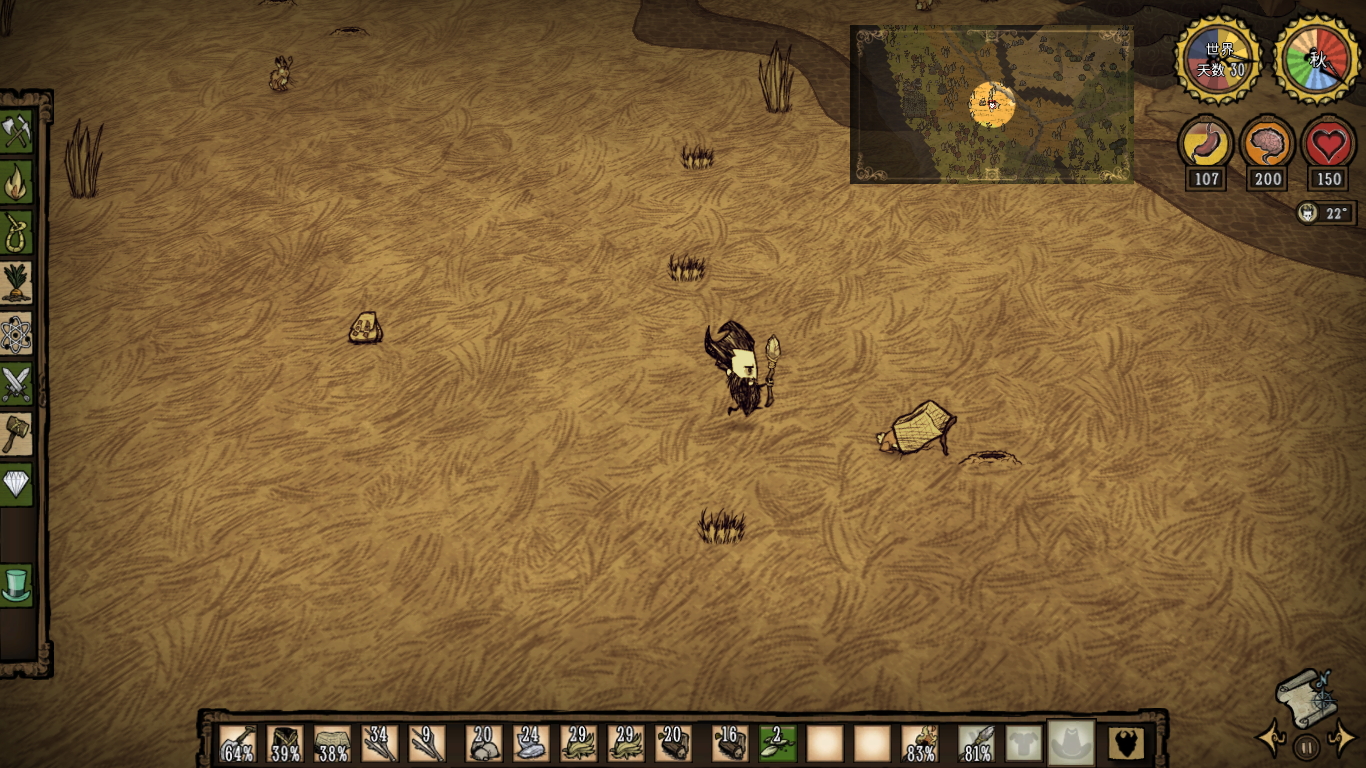Click the equipped spear hand slot
1366x768 pixels.
[x=976, y=744]
